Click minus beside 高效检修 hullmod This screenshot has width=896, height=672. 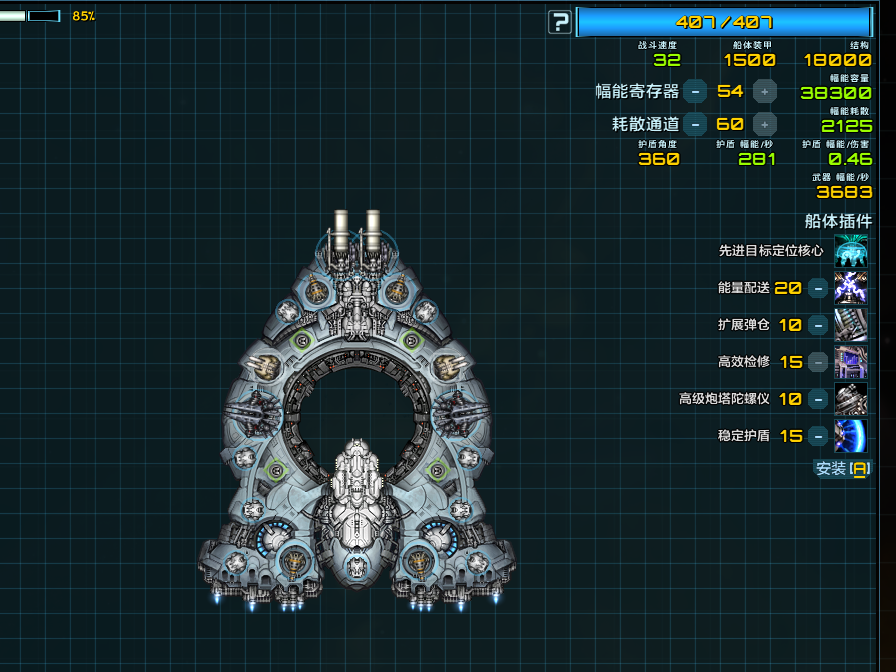[817, 362]
